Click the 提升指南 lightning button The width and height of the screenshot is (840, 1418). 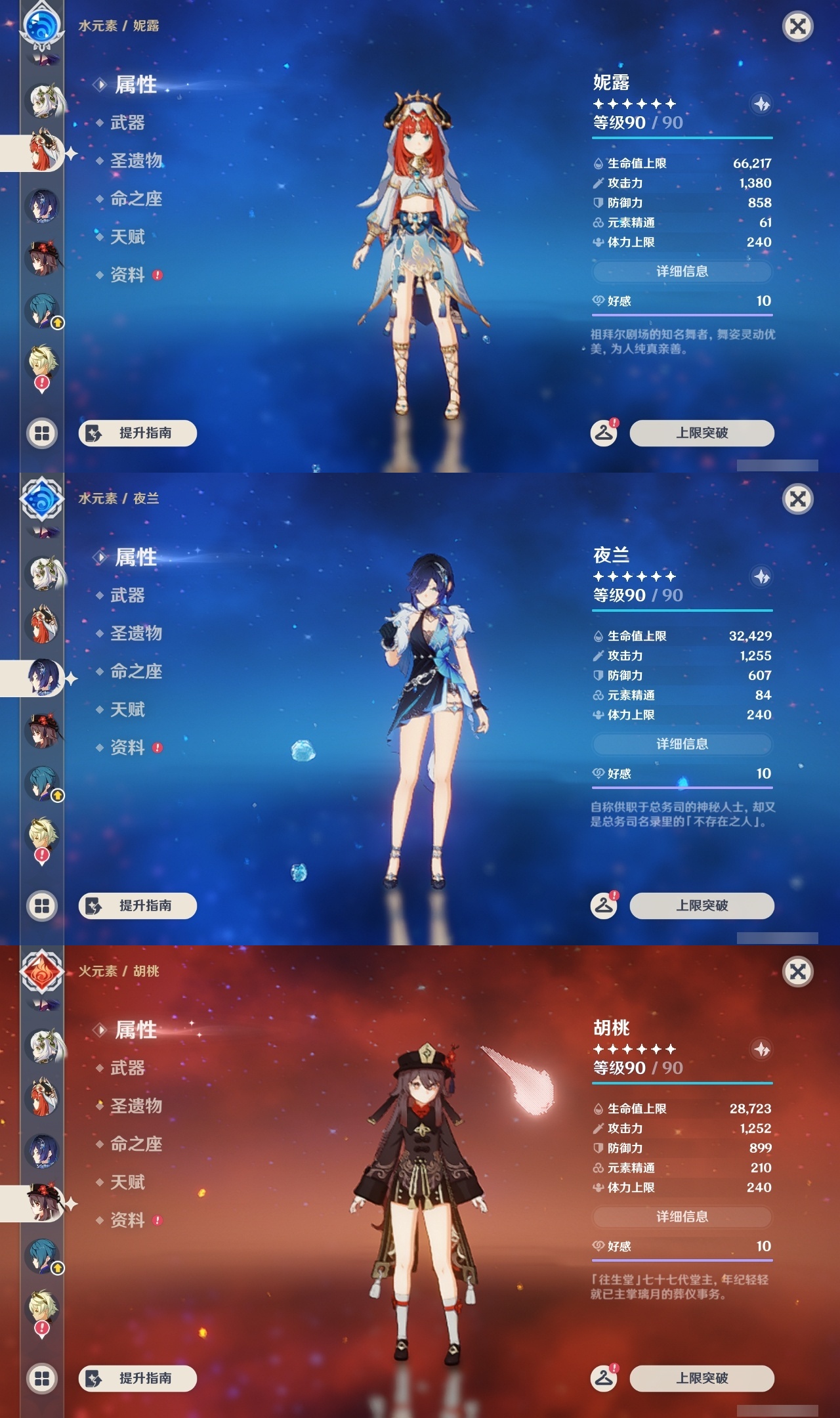click(136, 433)
